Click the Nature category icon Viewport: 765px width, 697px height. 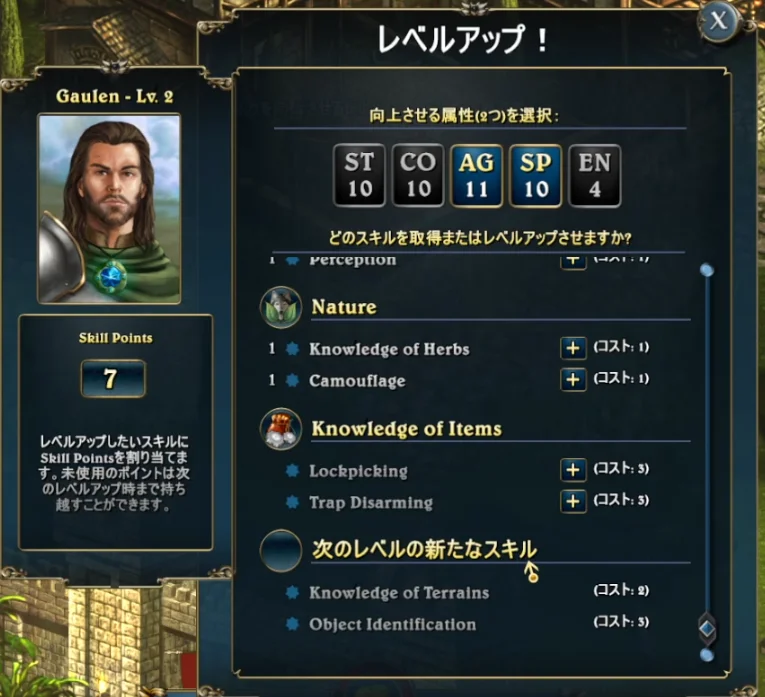pyautogui.click(x=281, y=307)
